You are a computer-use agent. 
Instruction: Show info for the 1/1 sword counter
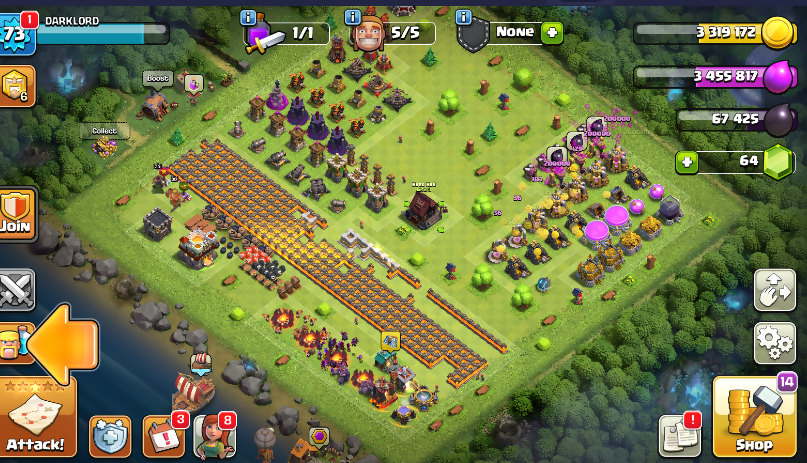[250, 17]
